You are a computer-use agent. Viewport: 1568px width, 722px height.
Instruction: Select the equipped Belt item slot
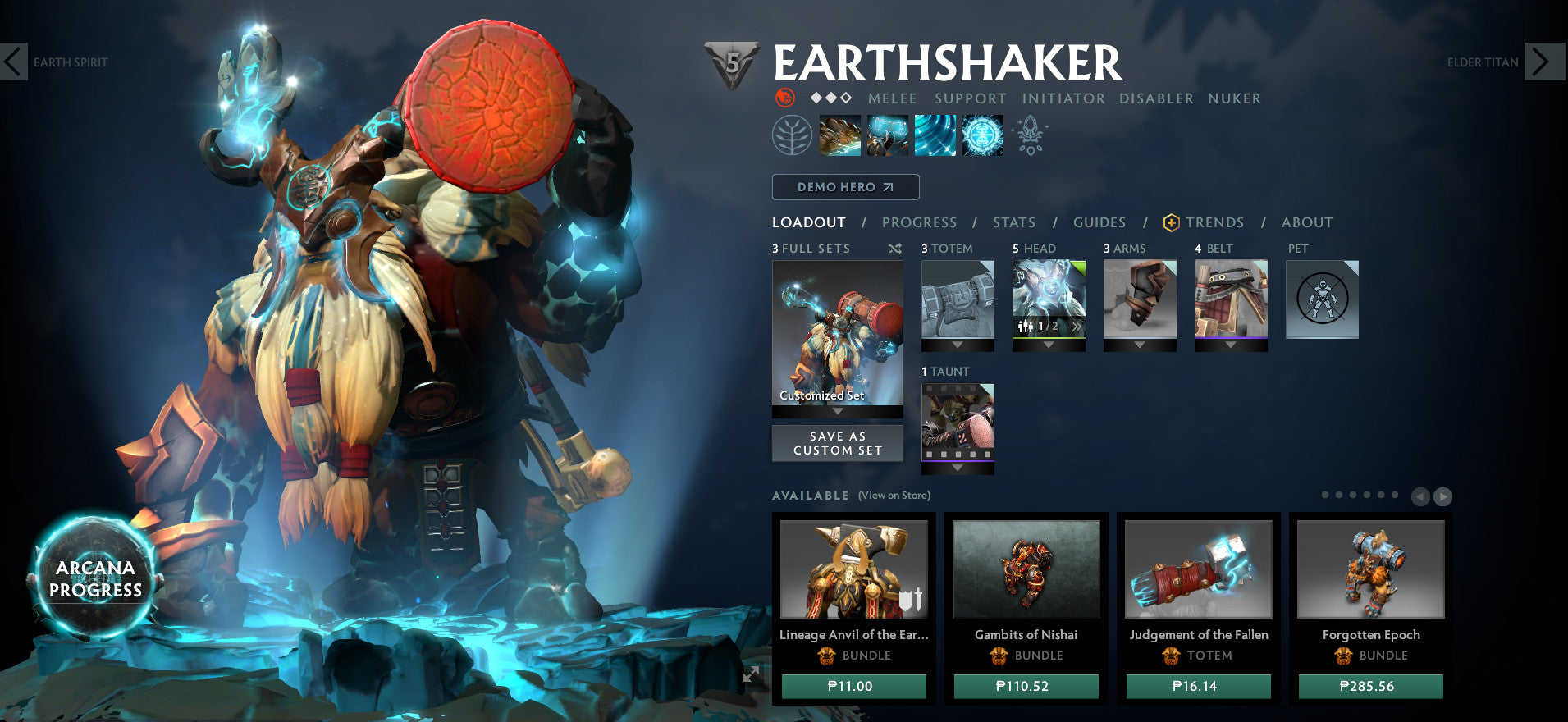point(1231,299)
